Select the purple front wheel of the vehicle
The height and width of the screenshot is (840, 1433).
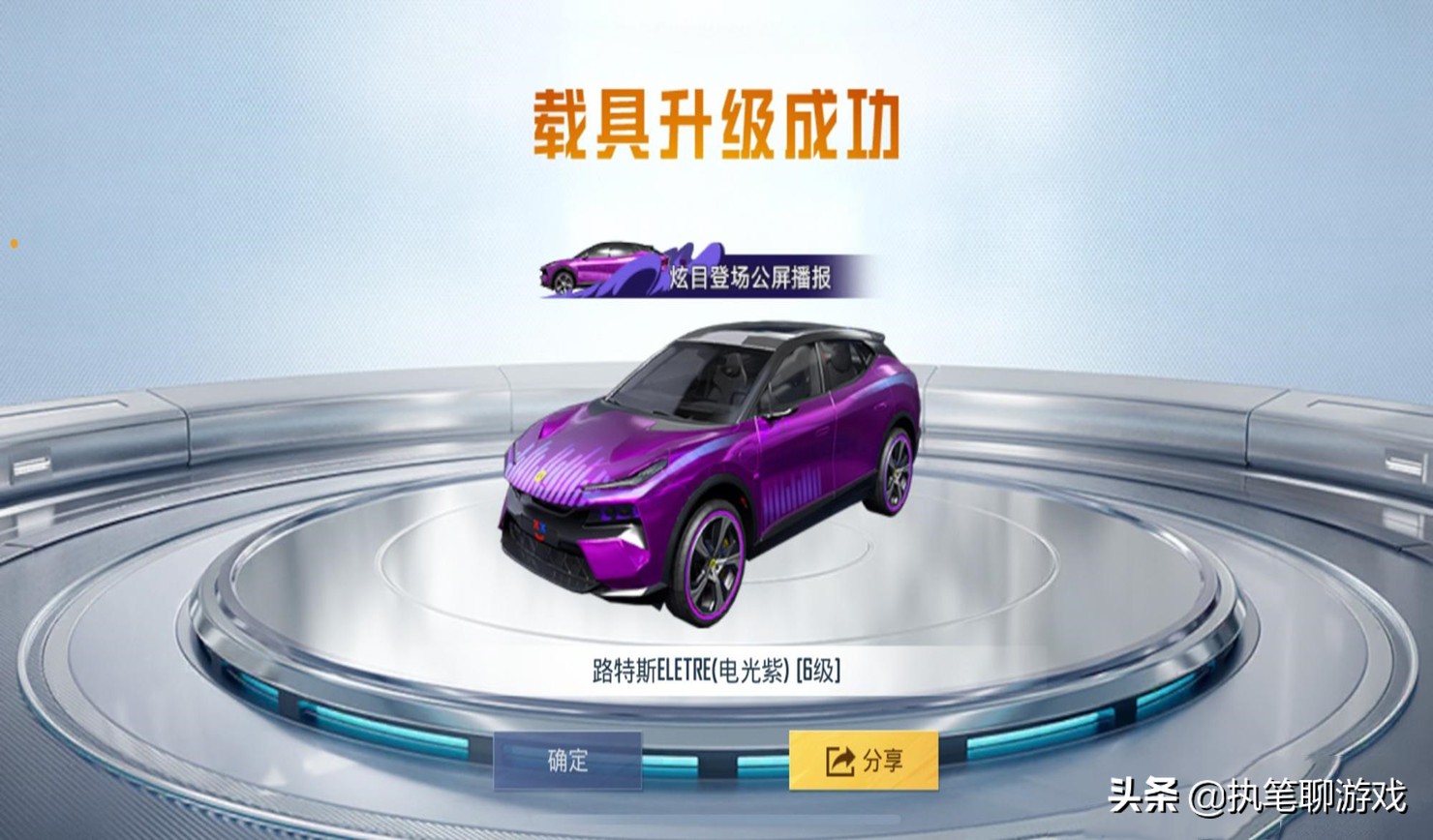click(714, 566)
